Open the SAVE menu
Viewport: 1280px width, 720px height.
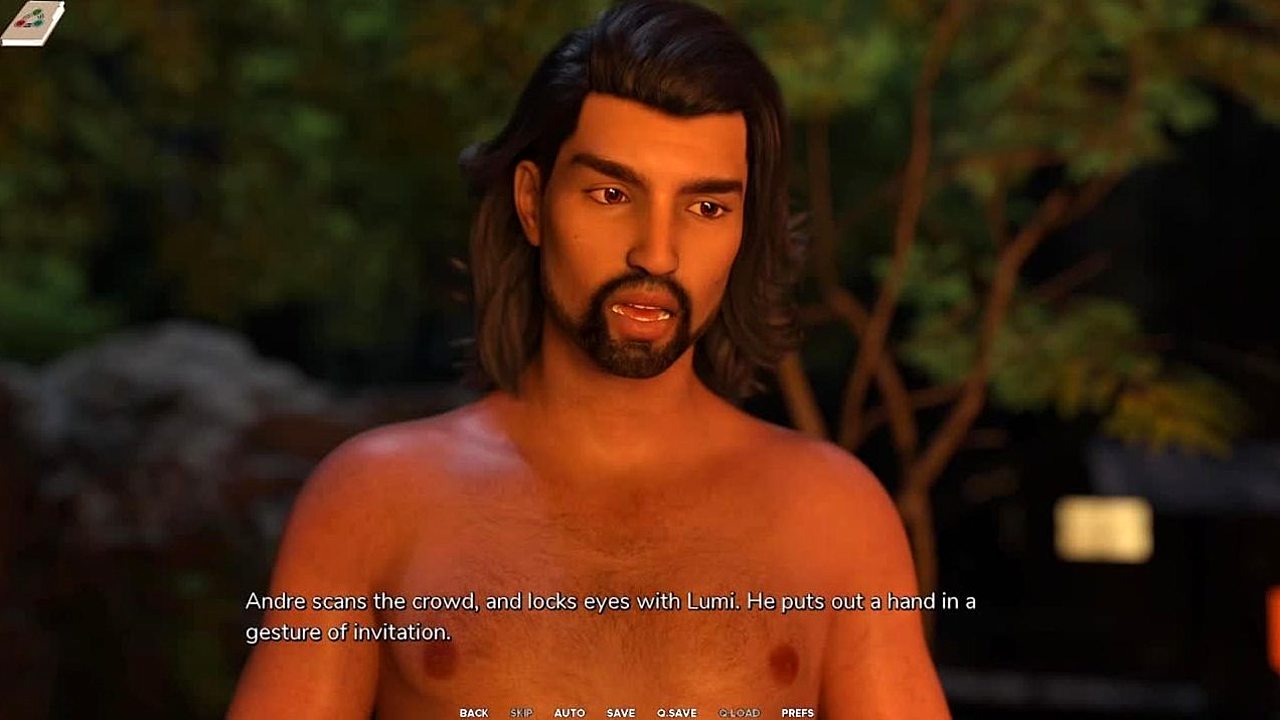click(620, 713)
